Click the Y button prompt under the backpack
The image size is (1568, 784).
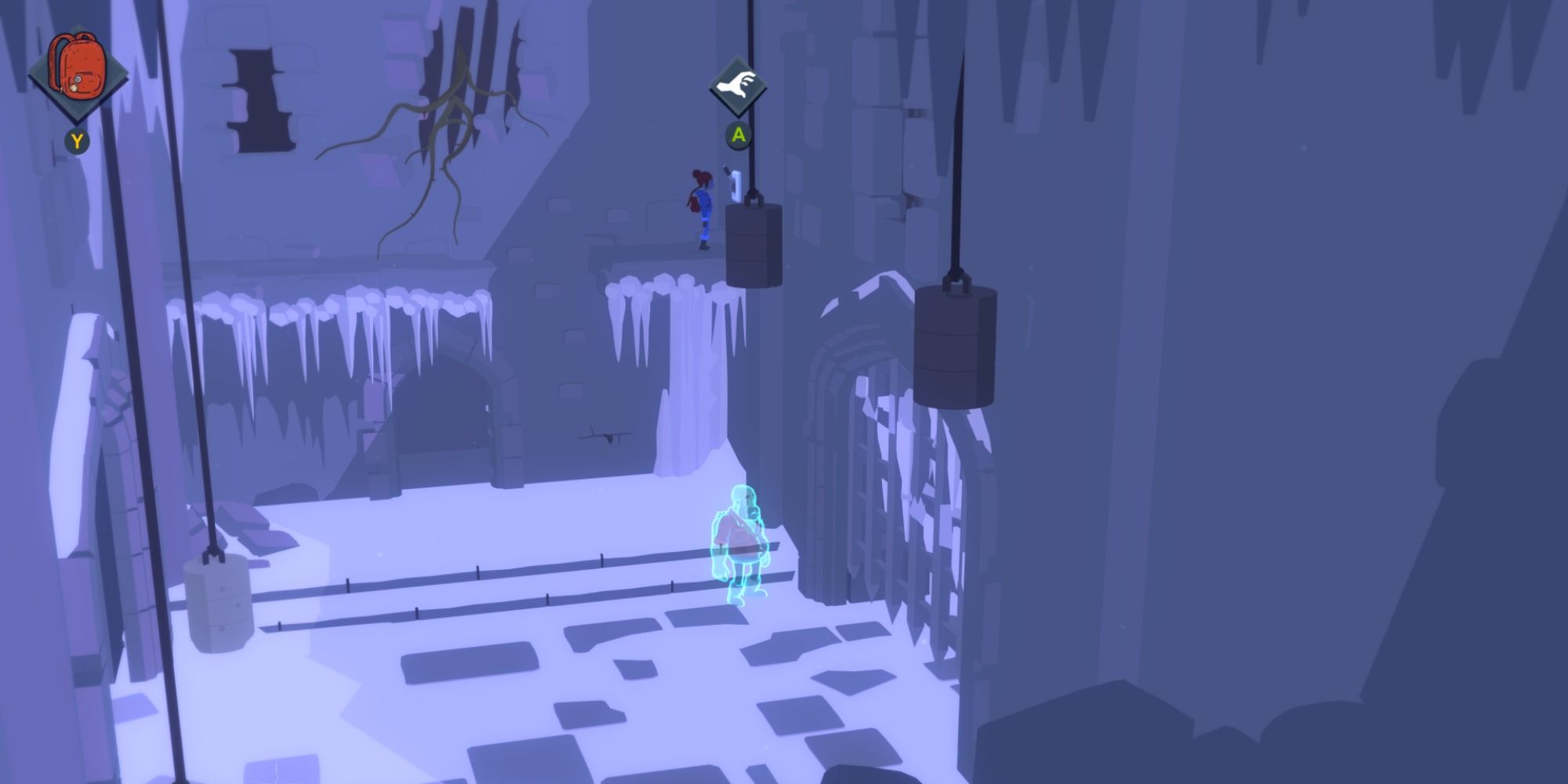pyautogui.click(x=76, y=142)
